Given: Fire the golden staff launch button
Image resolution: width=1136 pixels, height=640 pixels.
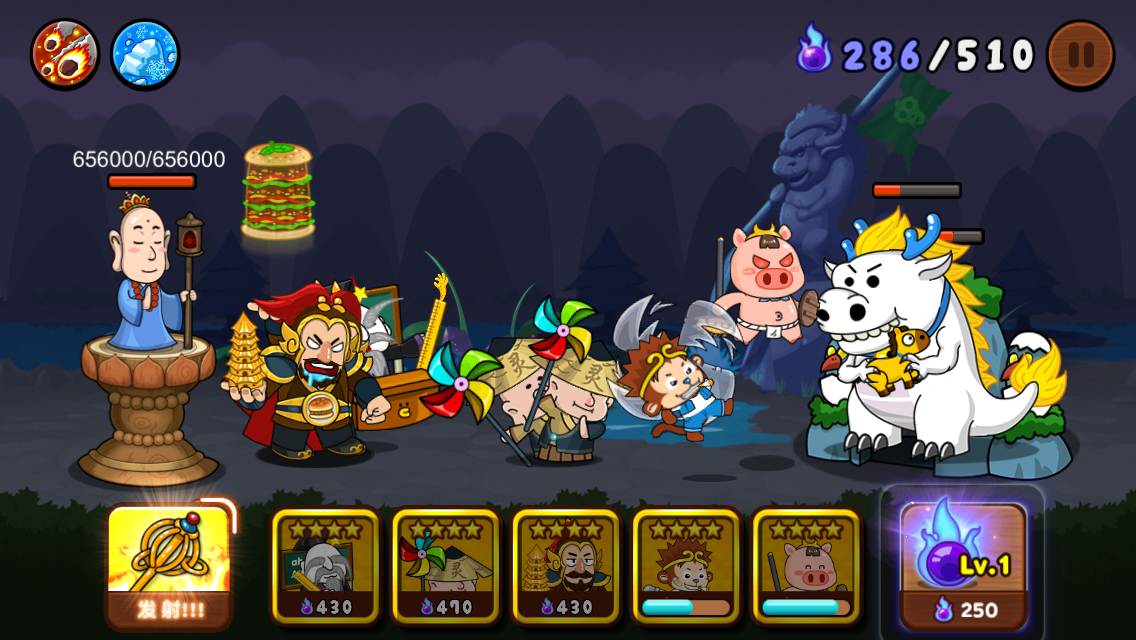Looking at the screenshot, I should (169, 564).
